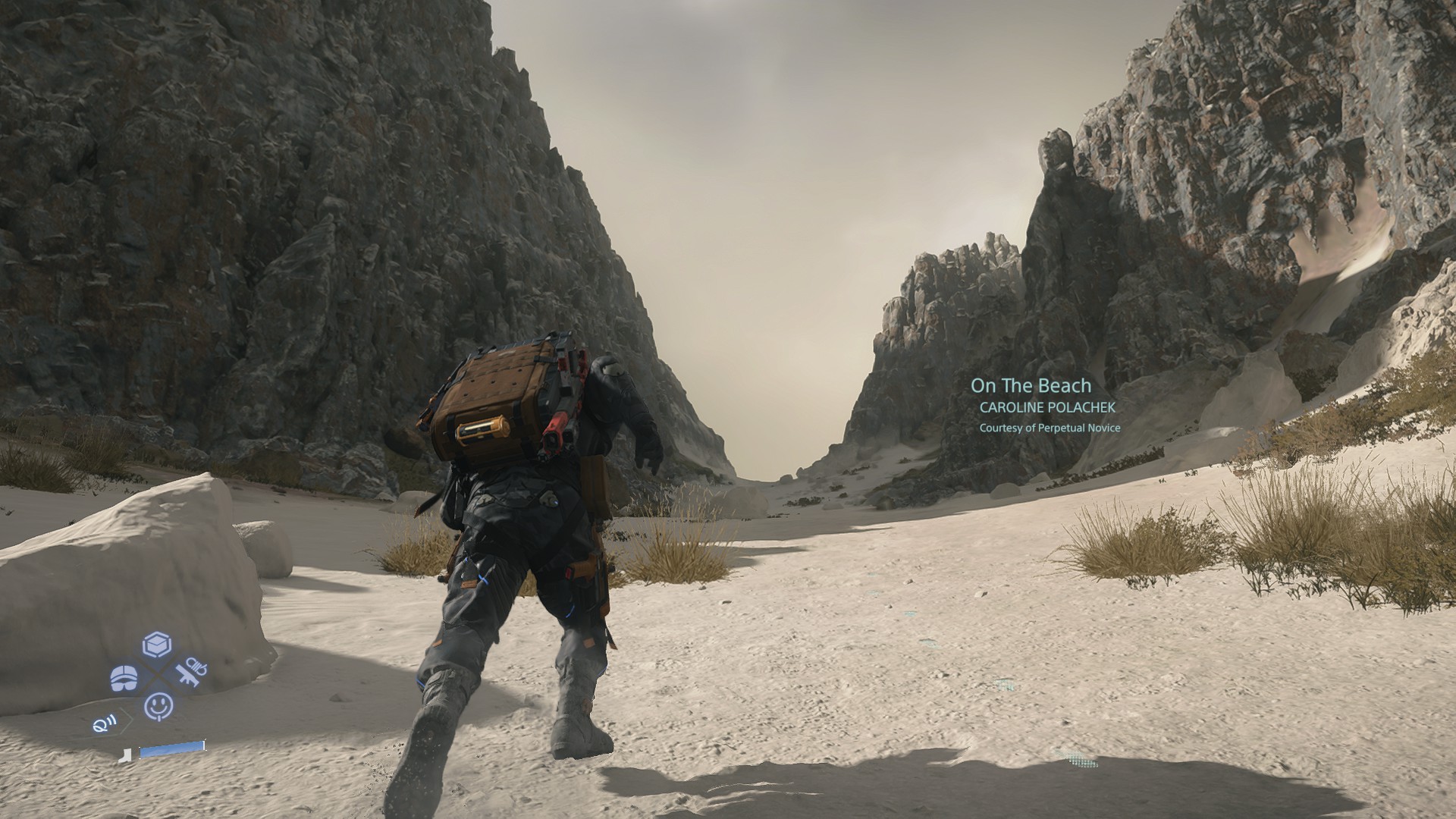The width and height of the screenshot is (1456, 819).
Task: Open the cap and sunglasses equipment icon
Action: pyautogui.click(x=124, y=678)
